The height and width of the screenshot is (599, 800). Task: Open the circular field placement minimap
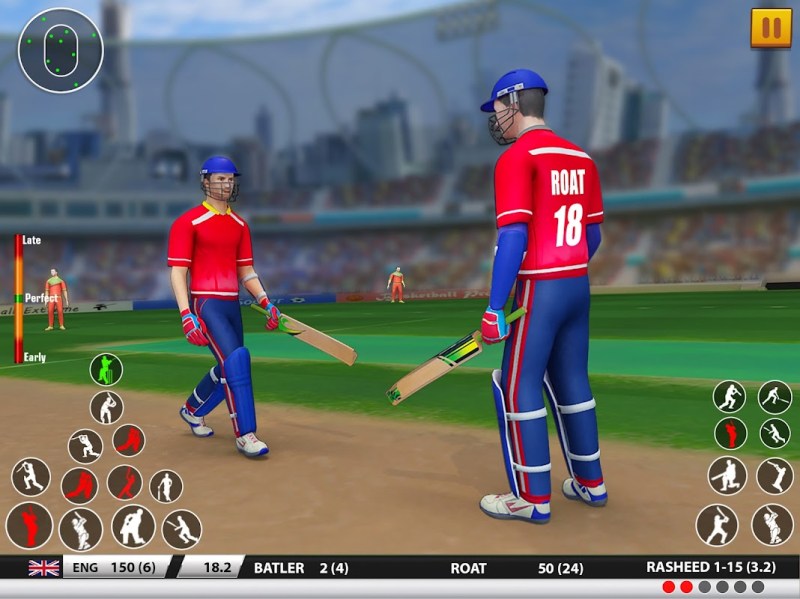coord(60,50)
